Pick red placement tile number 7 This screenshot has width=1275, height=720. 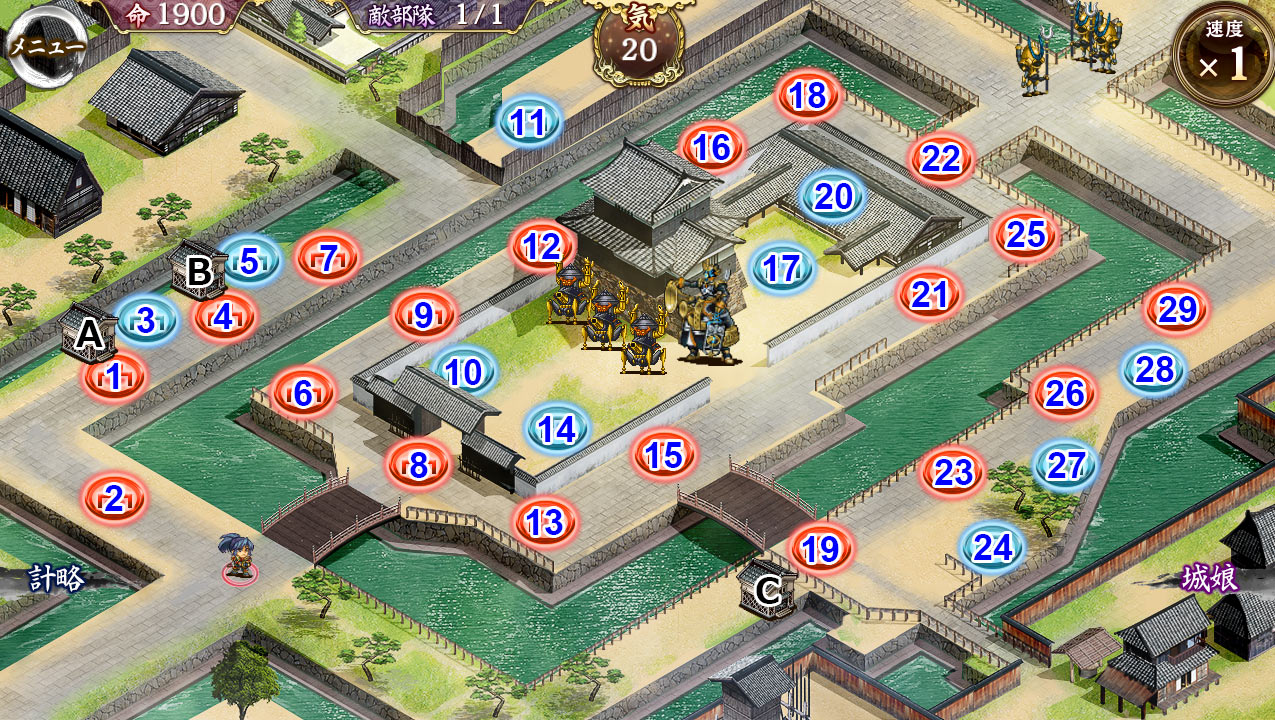pyautogui.click(x=327, y=258)
